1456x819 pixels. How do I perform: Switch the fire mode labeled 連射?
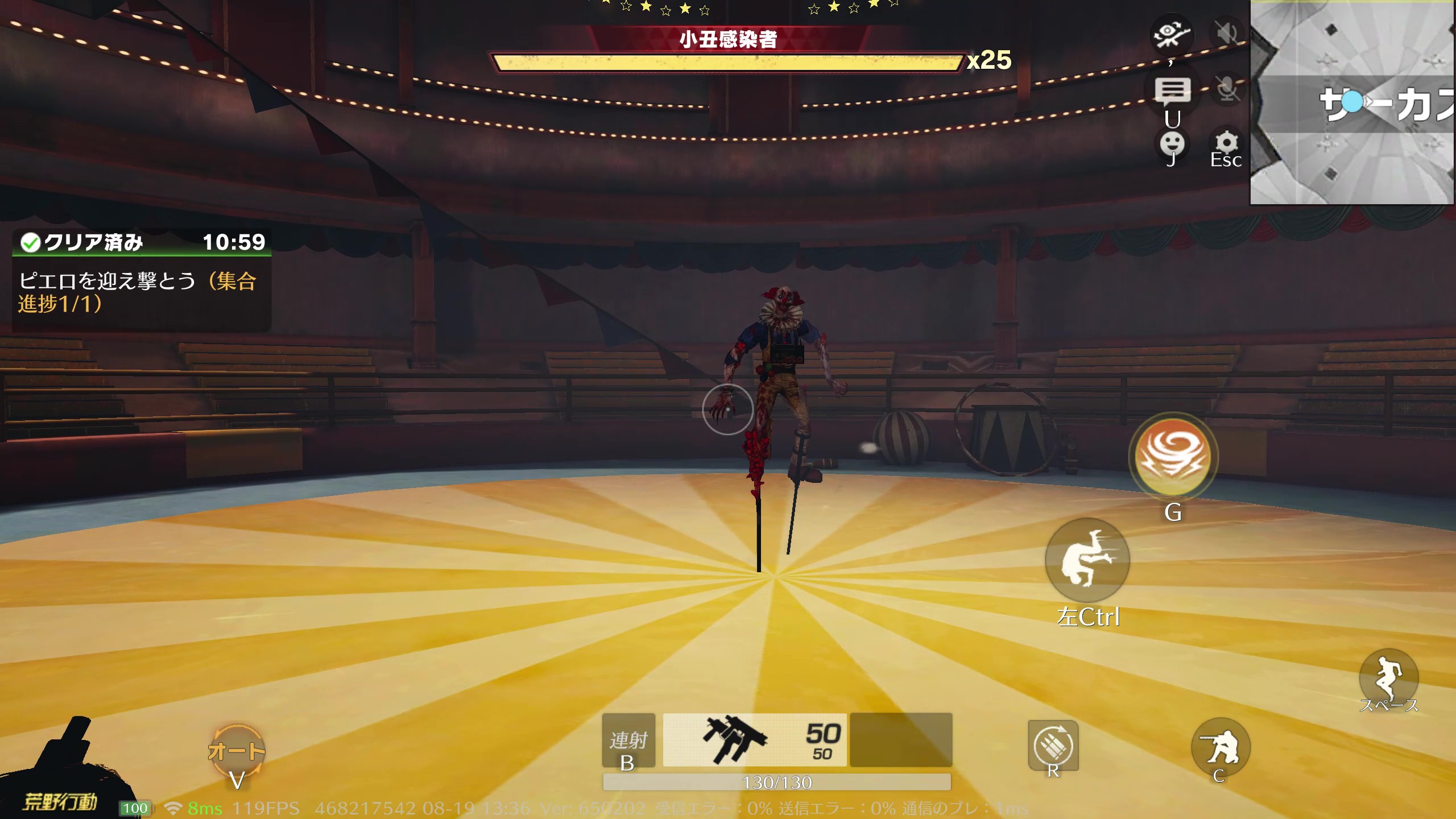pyautogui.click(x=628, y=740)
